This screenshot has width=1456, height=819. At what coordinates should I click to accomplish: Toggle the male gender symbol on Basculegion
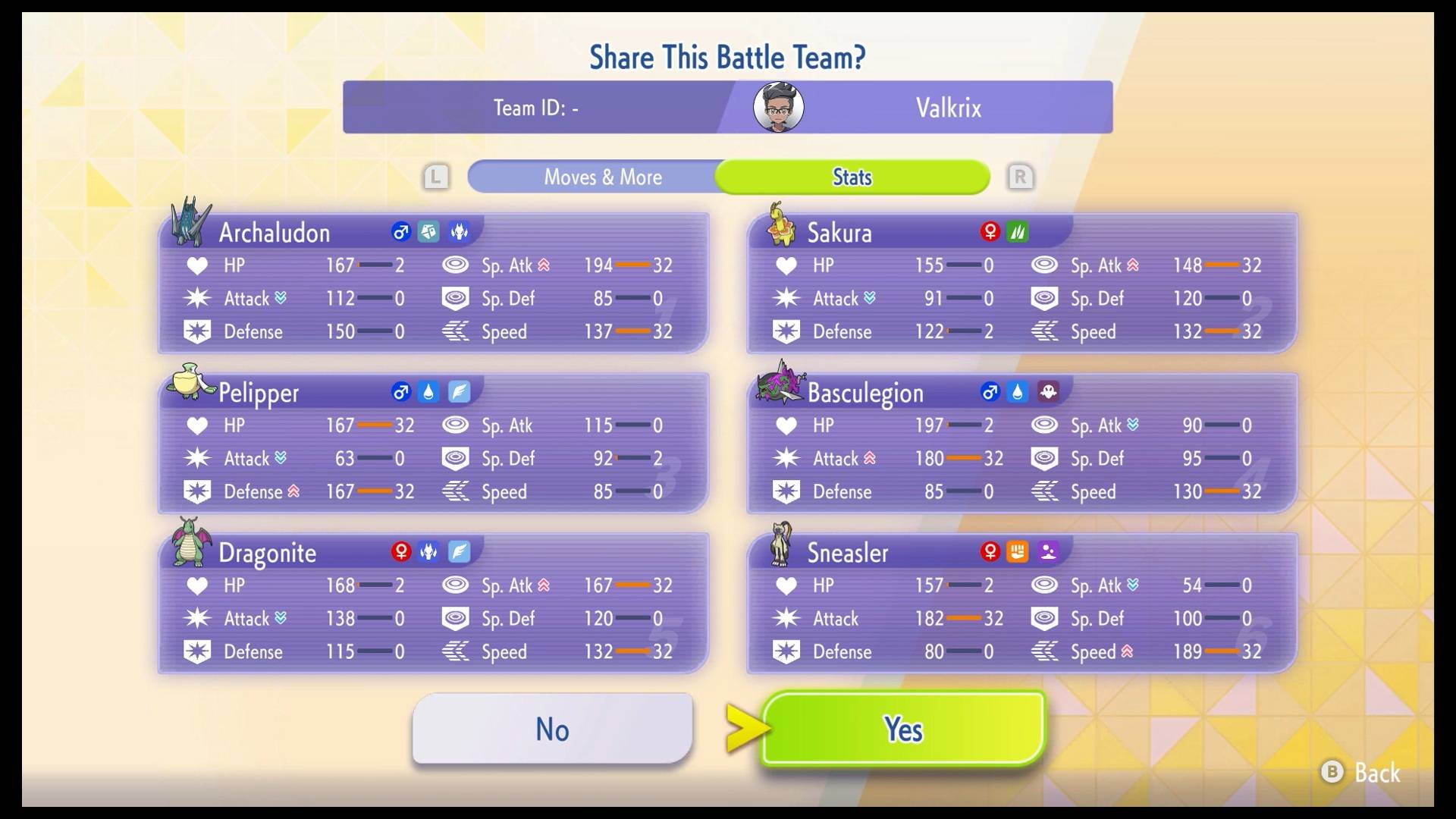[x=989, y=392]
